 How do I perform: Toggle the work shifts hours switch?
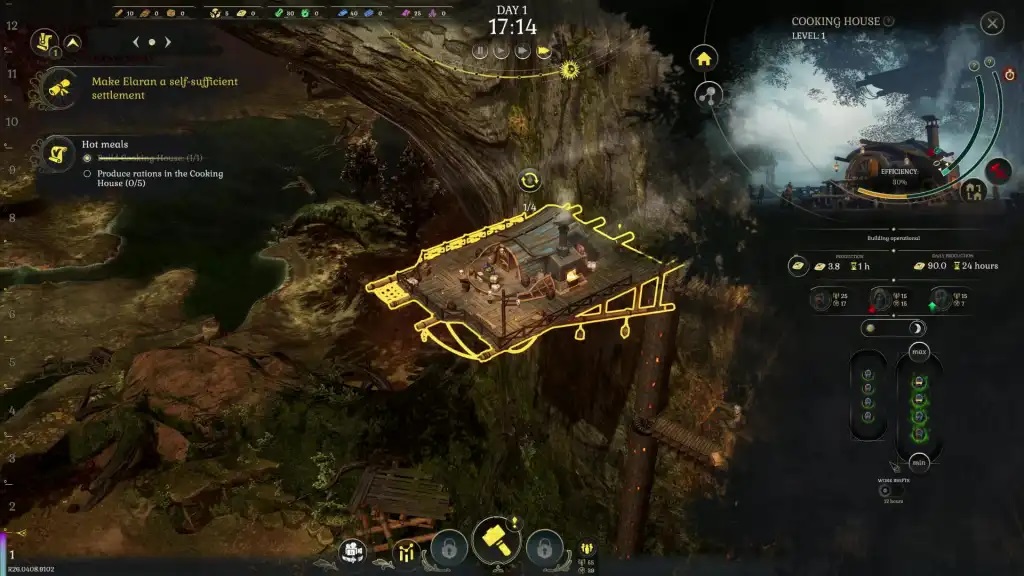click(885, 490)
